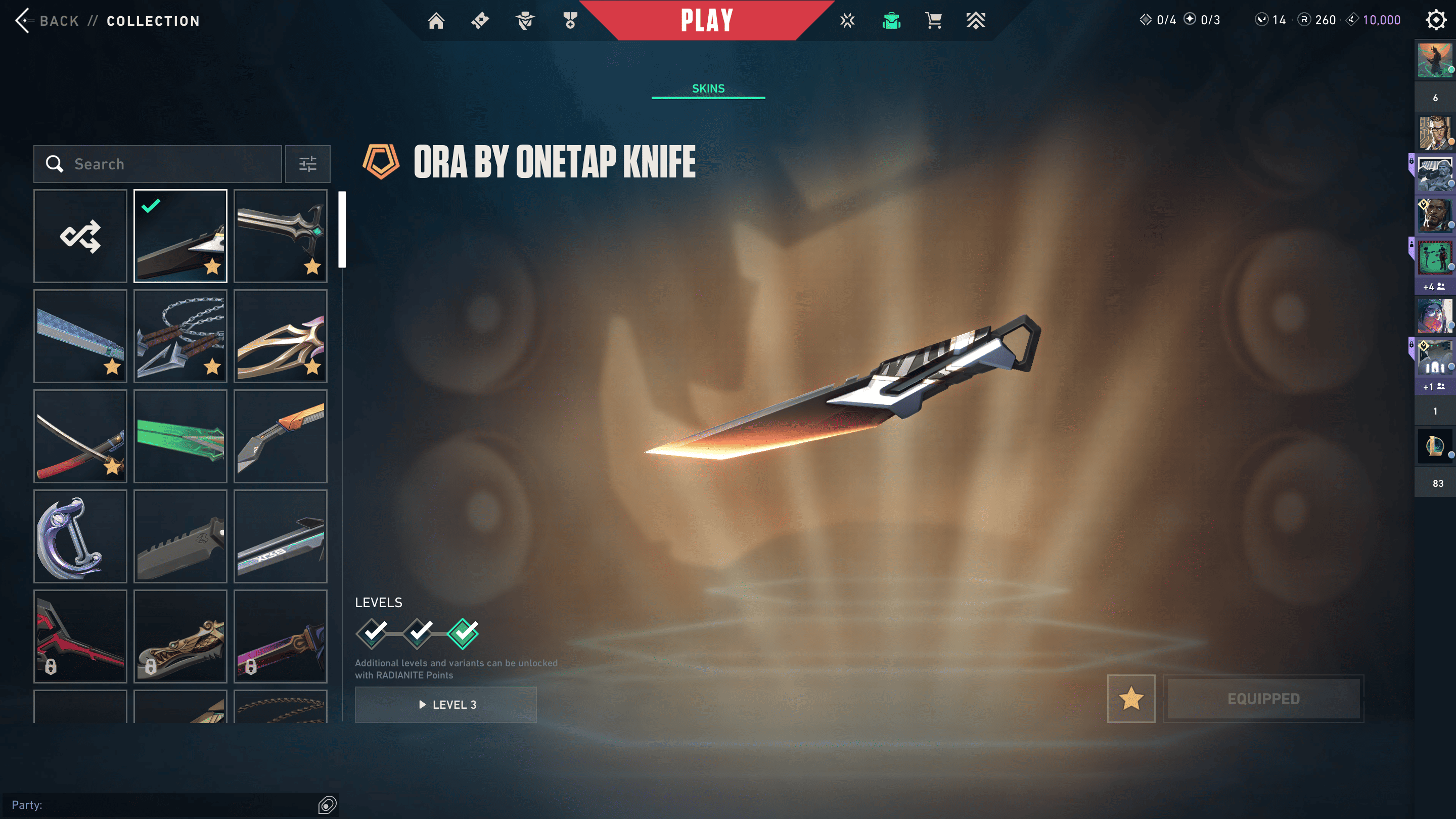Choose the purple karambit skin

tap(80, 536)
